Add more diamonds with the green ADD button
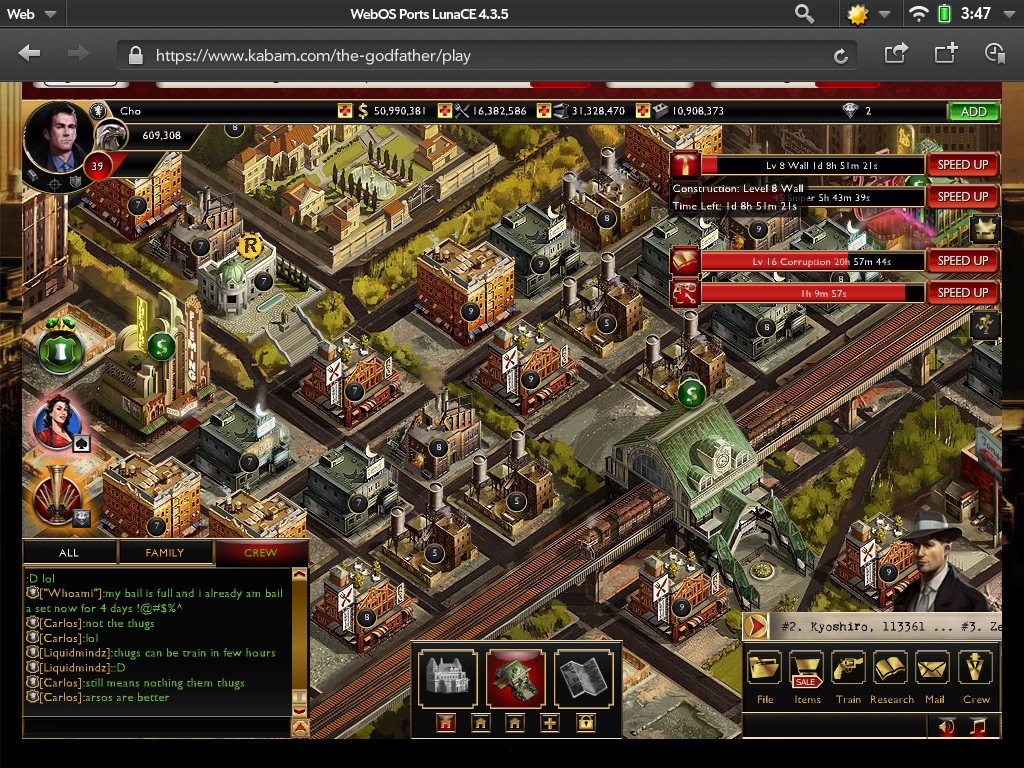The height and width of the screenshot is (768, 1024). coord(972,112)
